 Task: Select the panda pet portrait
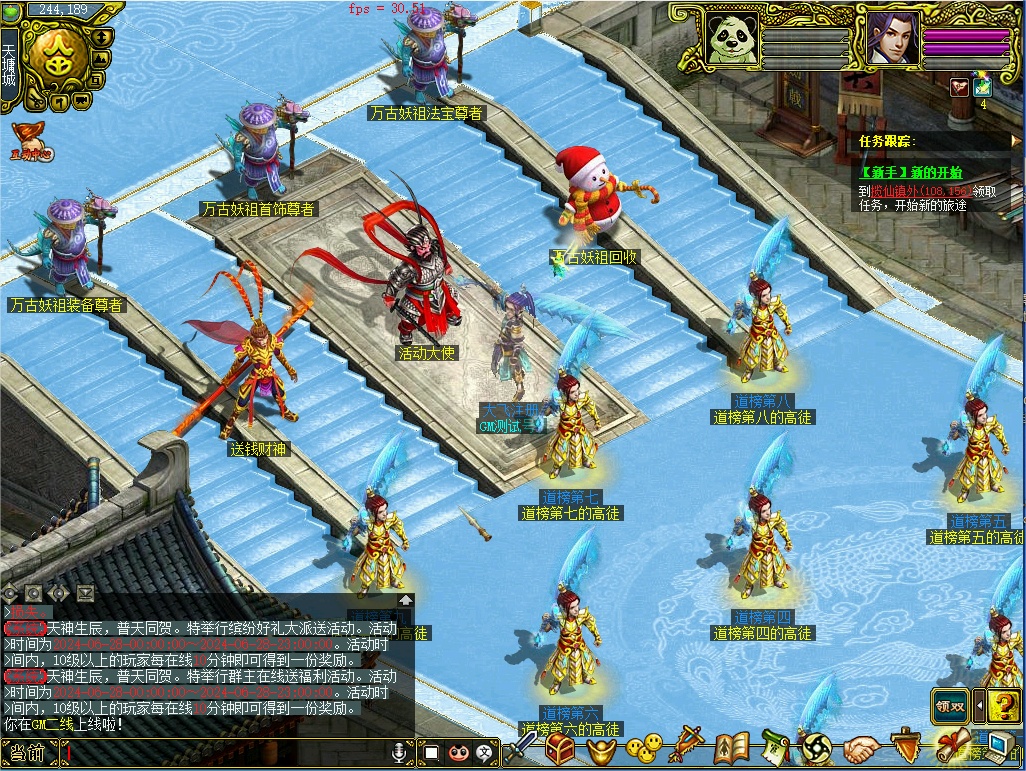coord(732,38)
